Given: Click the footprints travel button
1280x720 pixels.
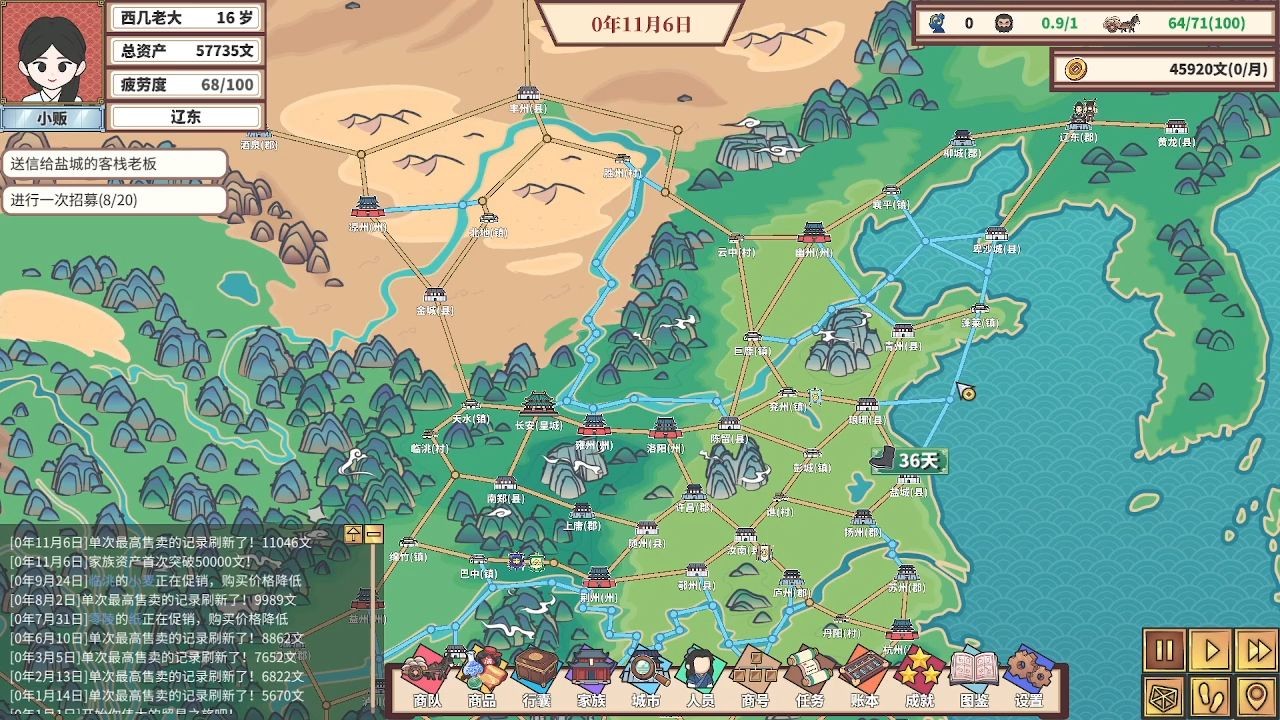Looking at the screenshot, I should 1210,697.
